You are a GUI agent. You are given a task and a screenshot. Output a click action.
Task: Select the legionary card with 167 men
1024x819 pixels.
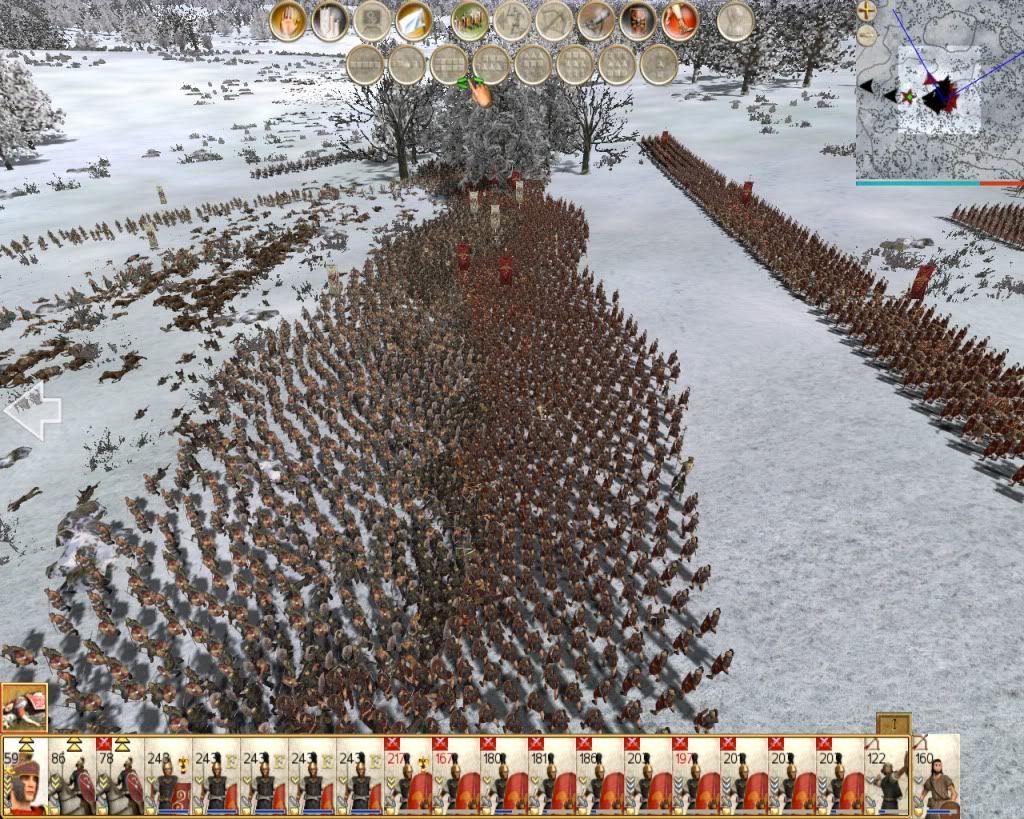point(456,775)
